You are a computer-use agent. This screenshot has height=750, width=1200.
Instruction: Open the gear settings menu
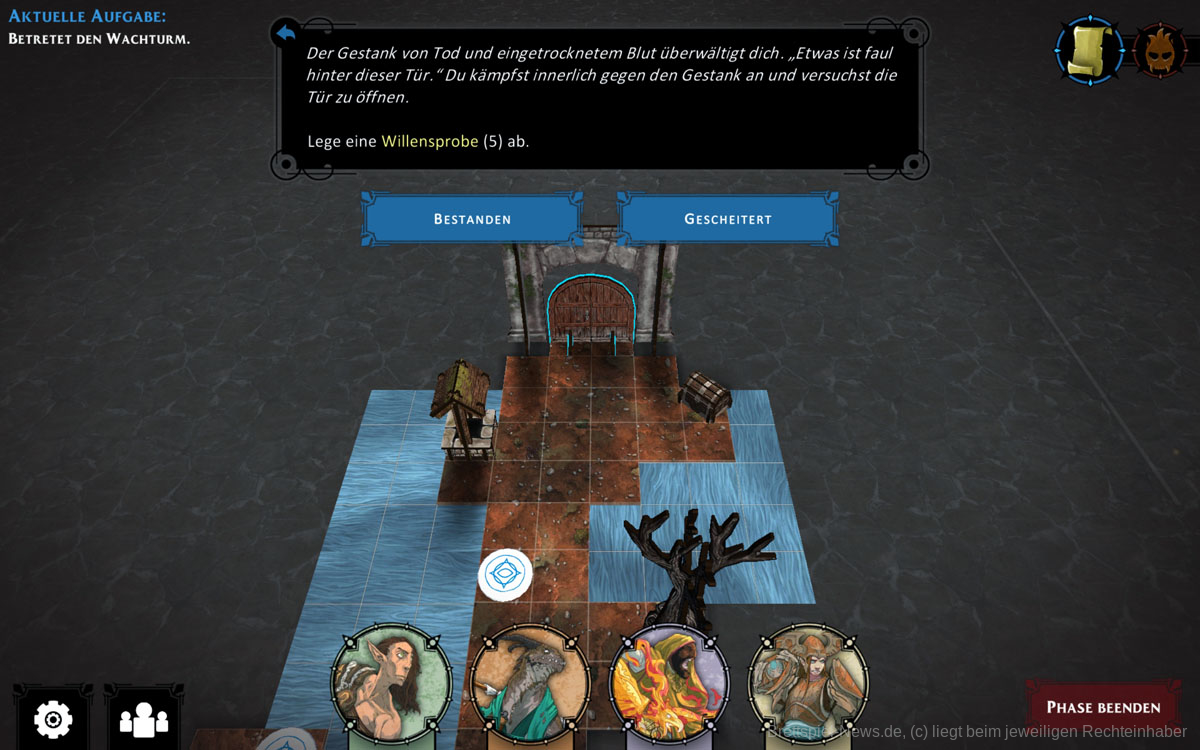[53, 718]
